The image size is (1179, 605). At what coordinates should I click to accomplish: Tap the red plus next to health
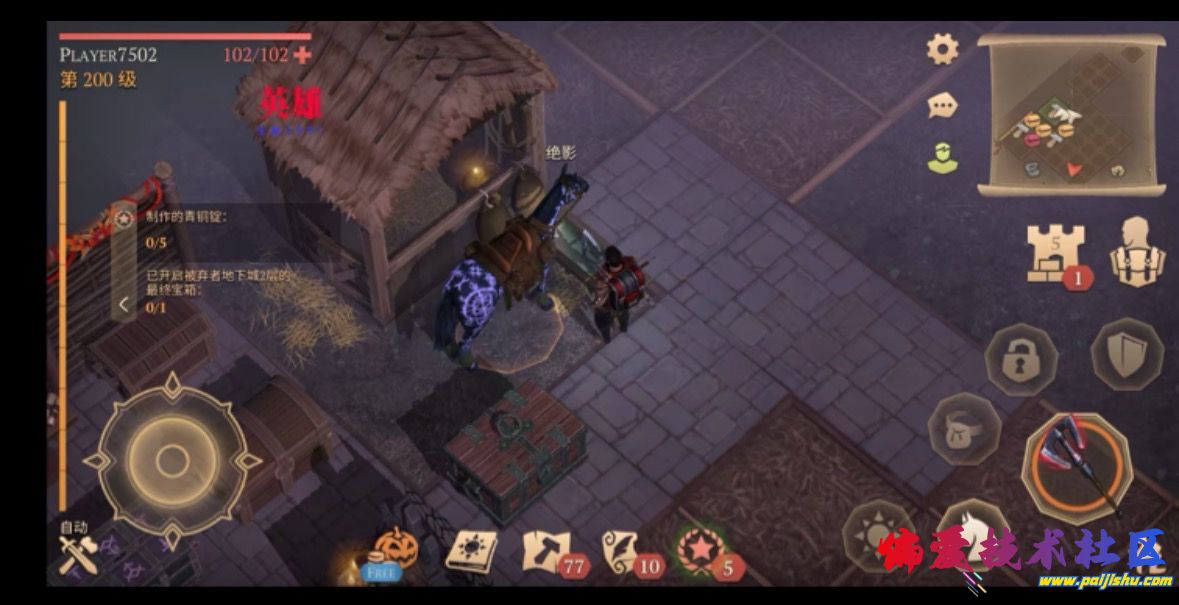(302, 55)
